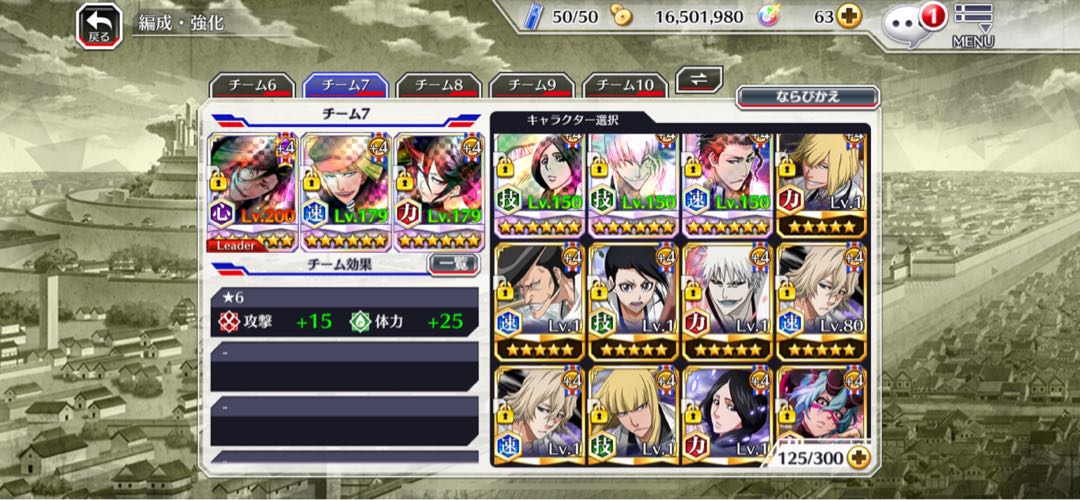Open the MENU button
Image resolution: width=1080 pixels, height=500 pixels.
pyautogui.click(x=972, y=25)
